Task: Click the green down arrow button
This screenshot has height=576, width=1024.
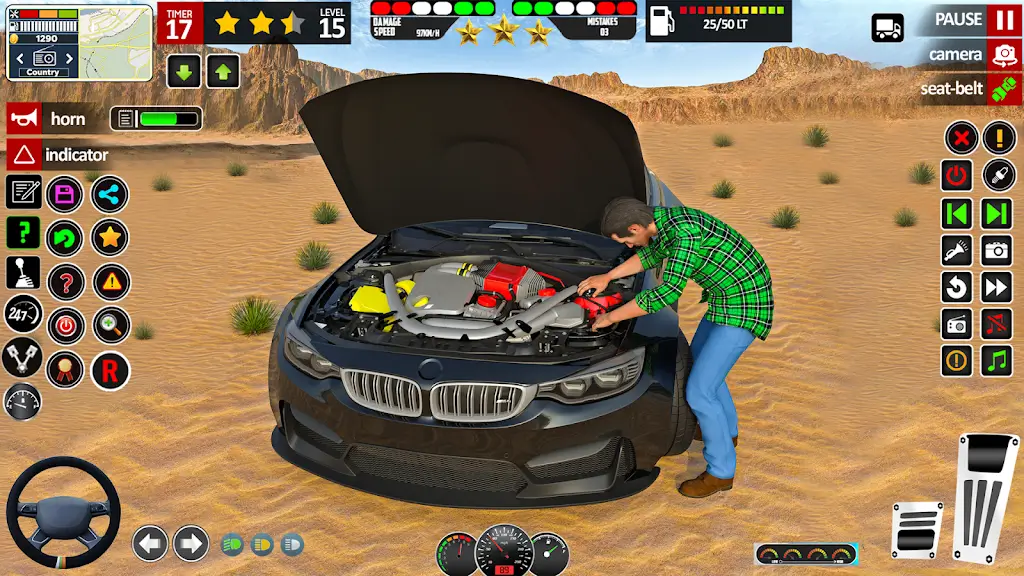Action: pyautogui.click(x=184, y=71)
